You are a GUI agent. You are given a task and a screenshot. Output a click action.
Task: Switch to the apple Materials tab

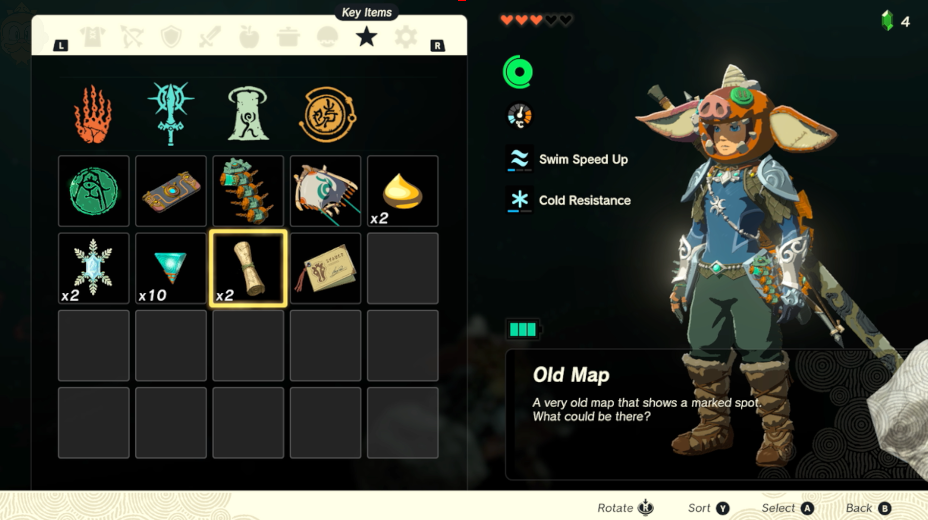pyautogui.click(x=249, y=38)
